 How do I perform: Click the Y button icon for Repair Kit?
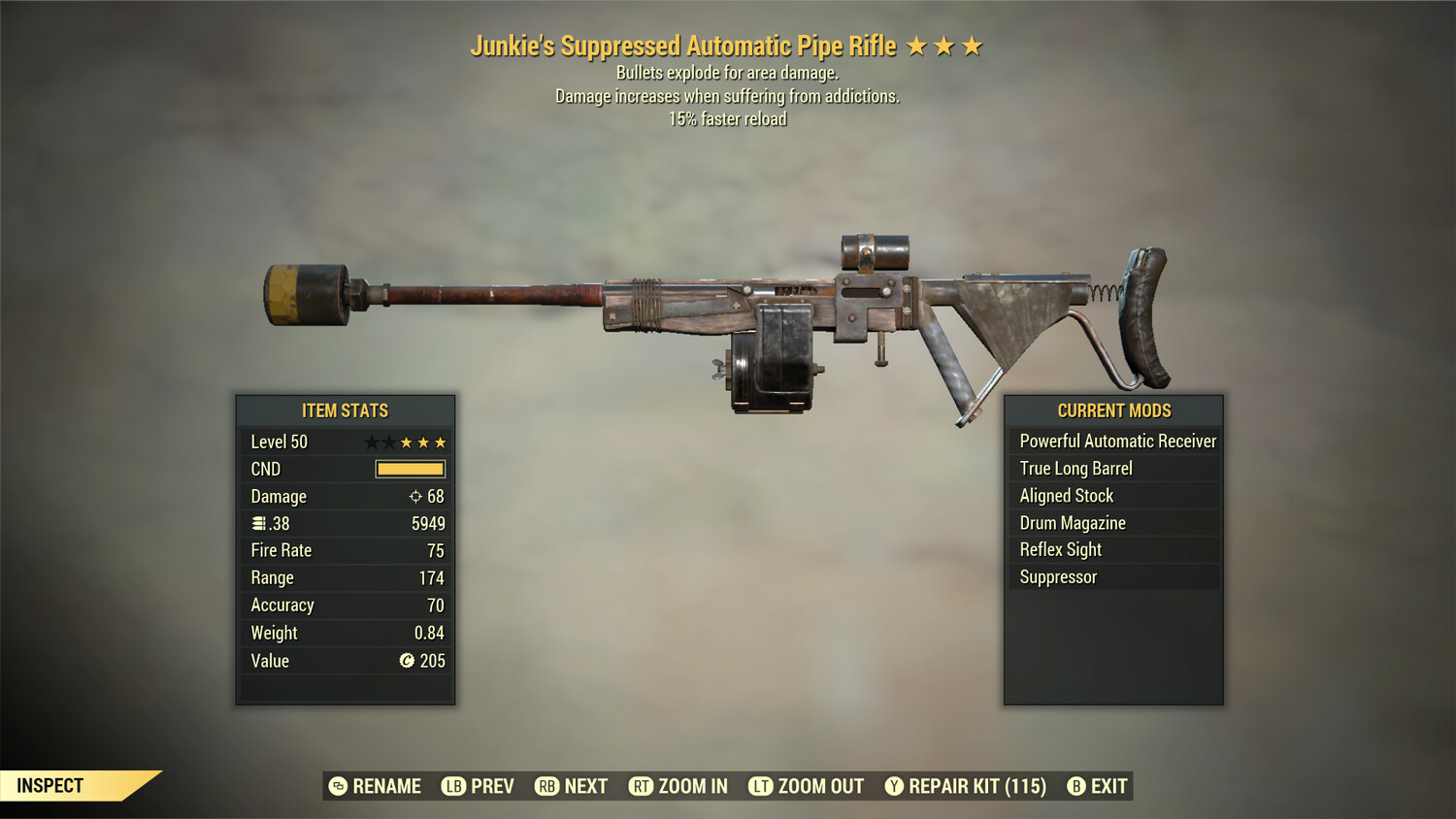[894, 786]
